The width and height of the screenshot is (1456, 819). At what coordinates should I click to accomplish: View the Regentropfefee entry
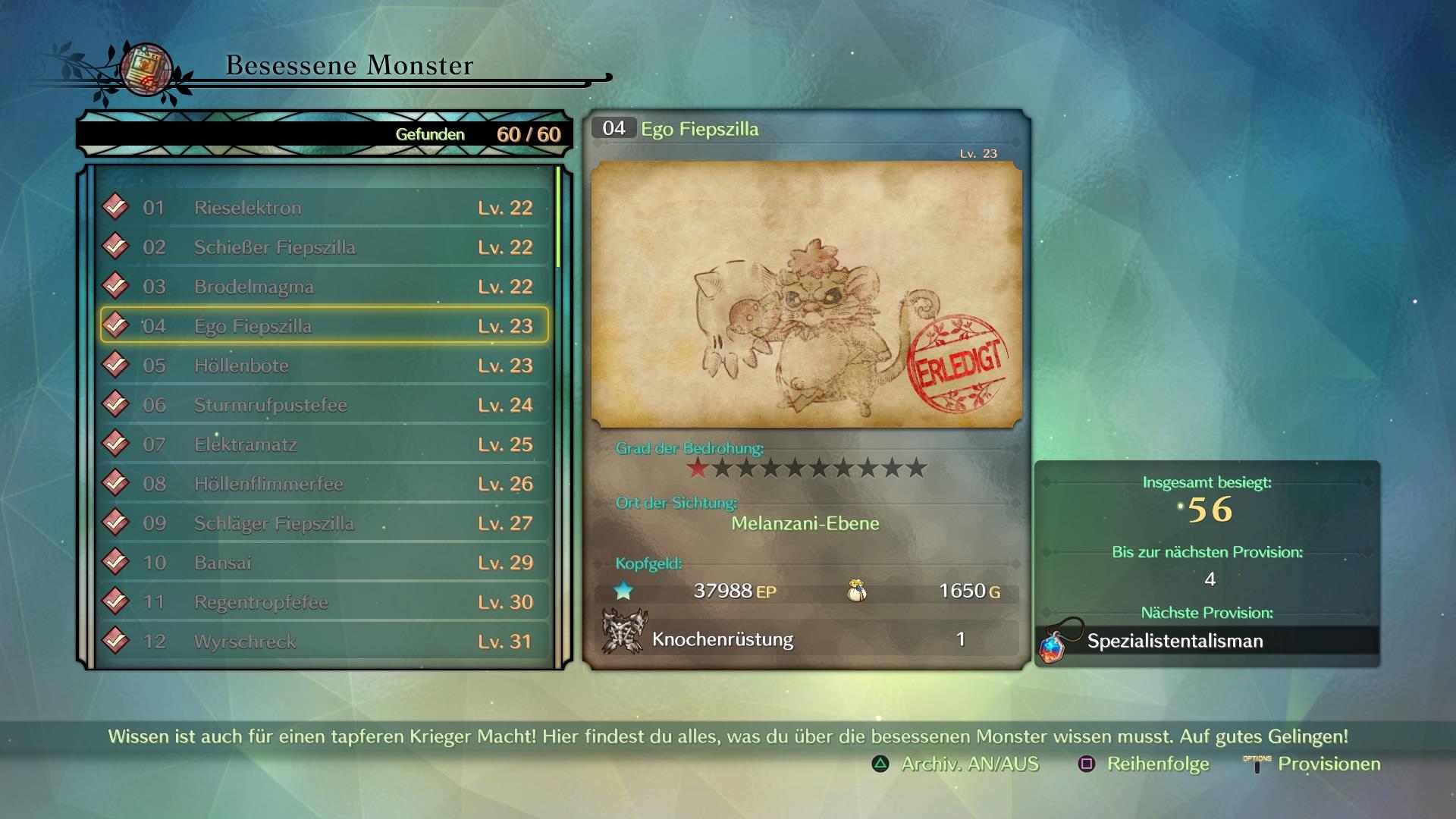pos(324,602)
